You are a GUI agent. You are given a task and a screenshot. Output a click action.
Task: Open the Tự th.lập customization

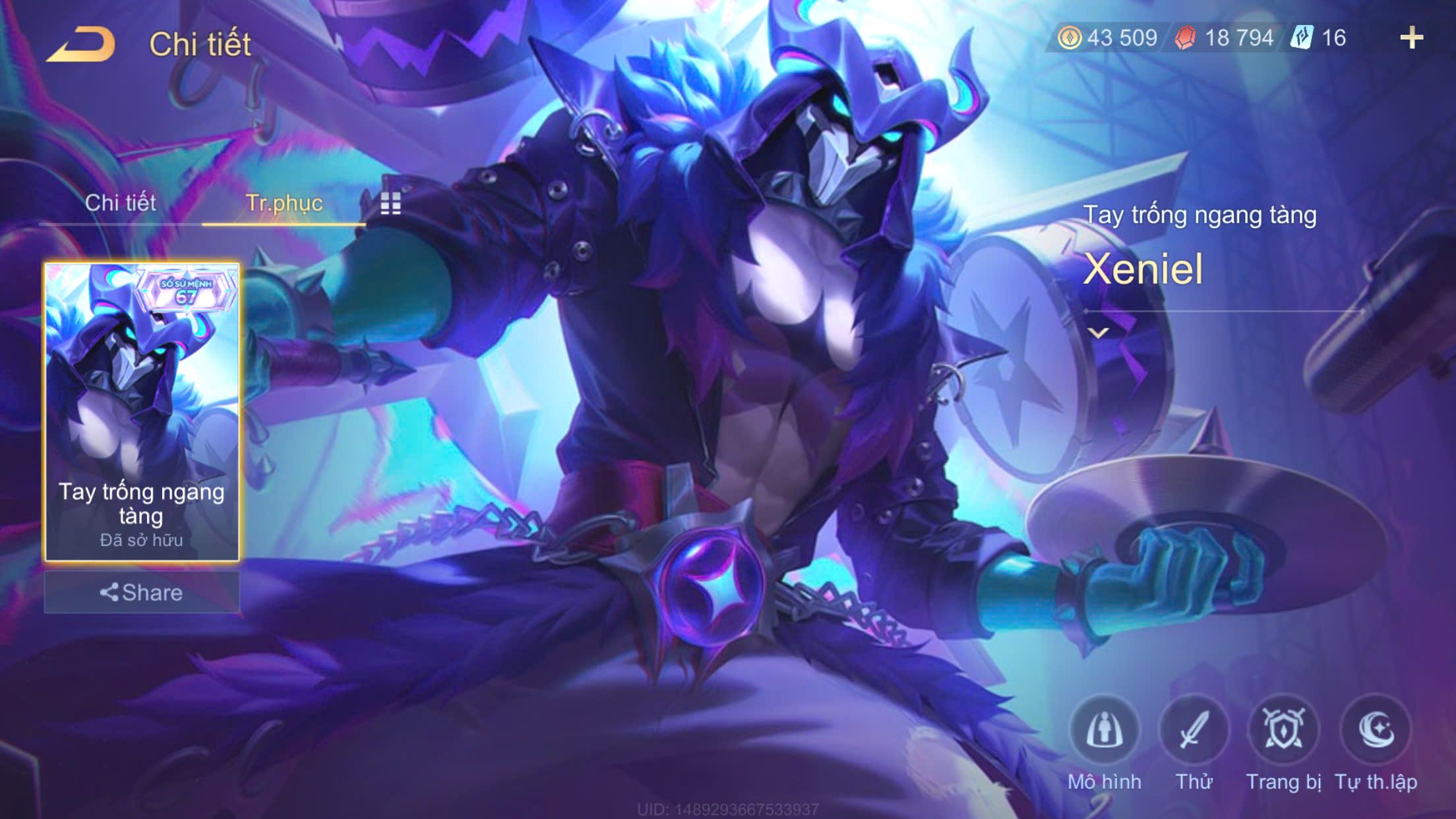coord(1376,730)
